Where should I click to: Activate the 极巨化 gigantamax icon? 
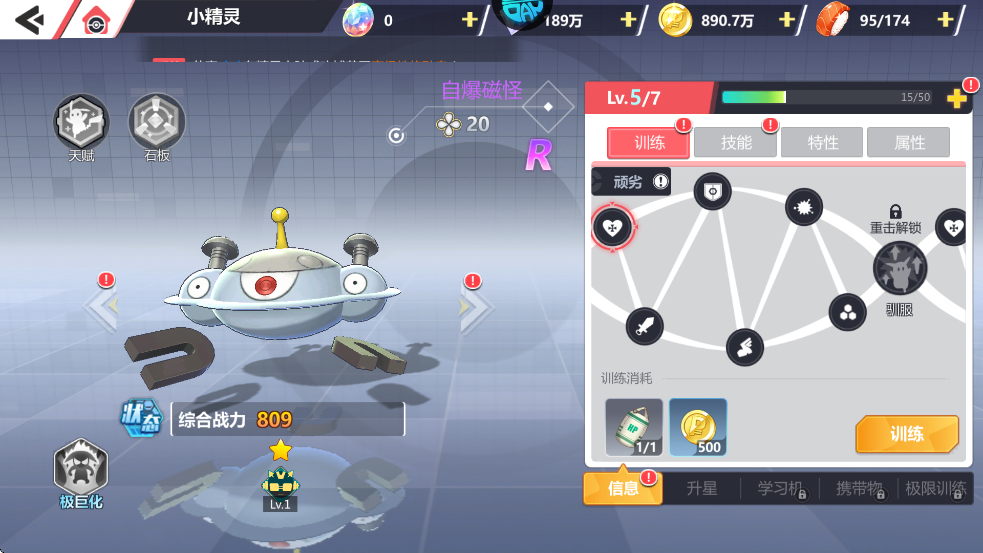point(81,470)
